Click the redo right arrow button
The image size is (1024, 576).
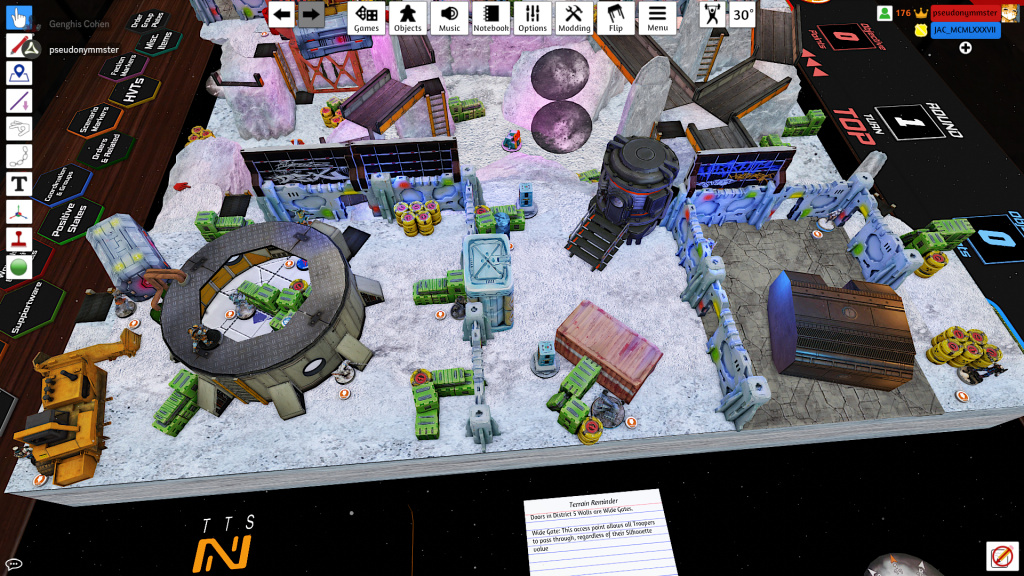tap(310, 14)
